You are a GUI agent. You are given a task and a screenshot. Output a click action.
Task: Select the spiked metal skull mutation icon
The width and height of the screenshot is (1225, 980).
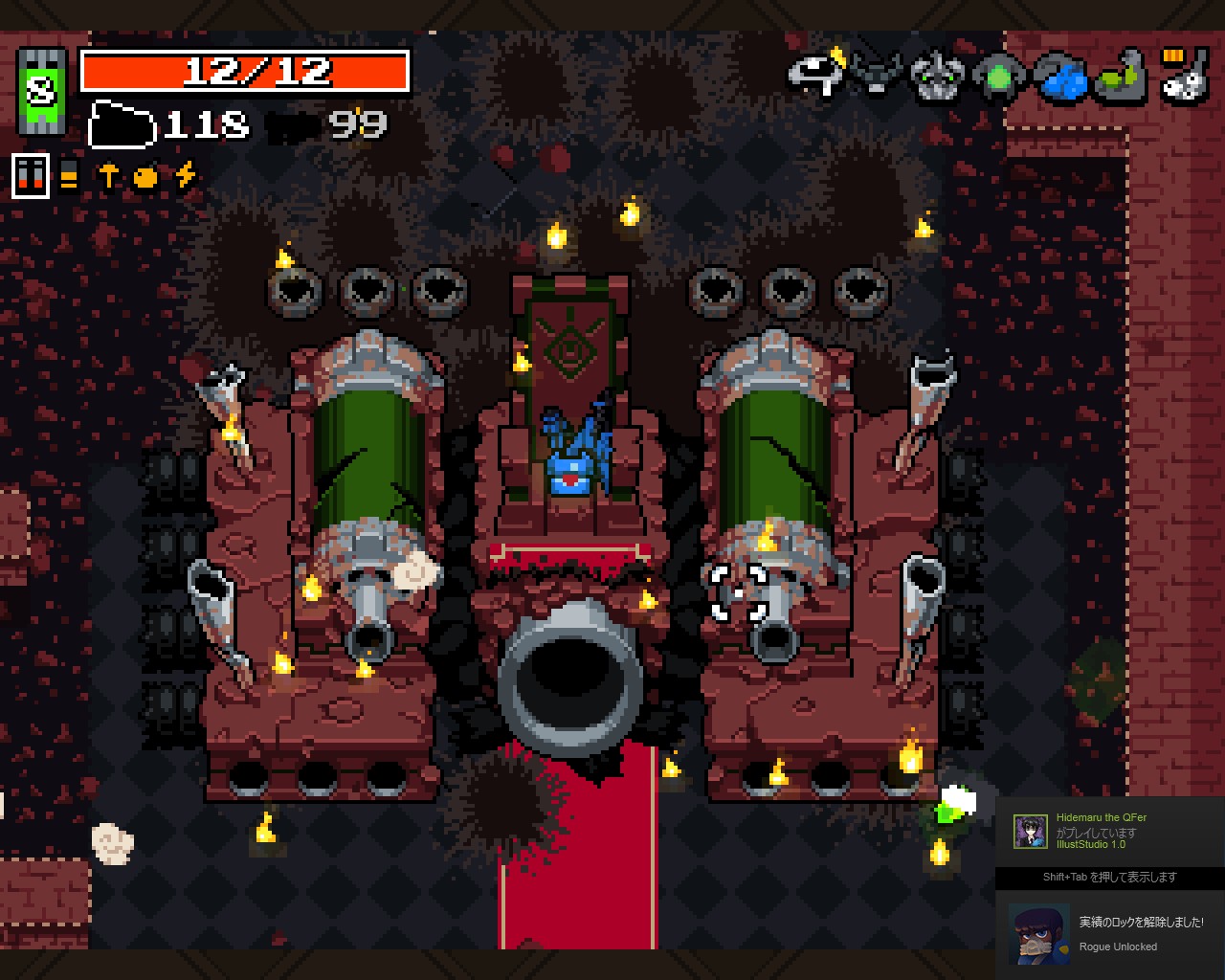coord(936,78)
